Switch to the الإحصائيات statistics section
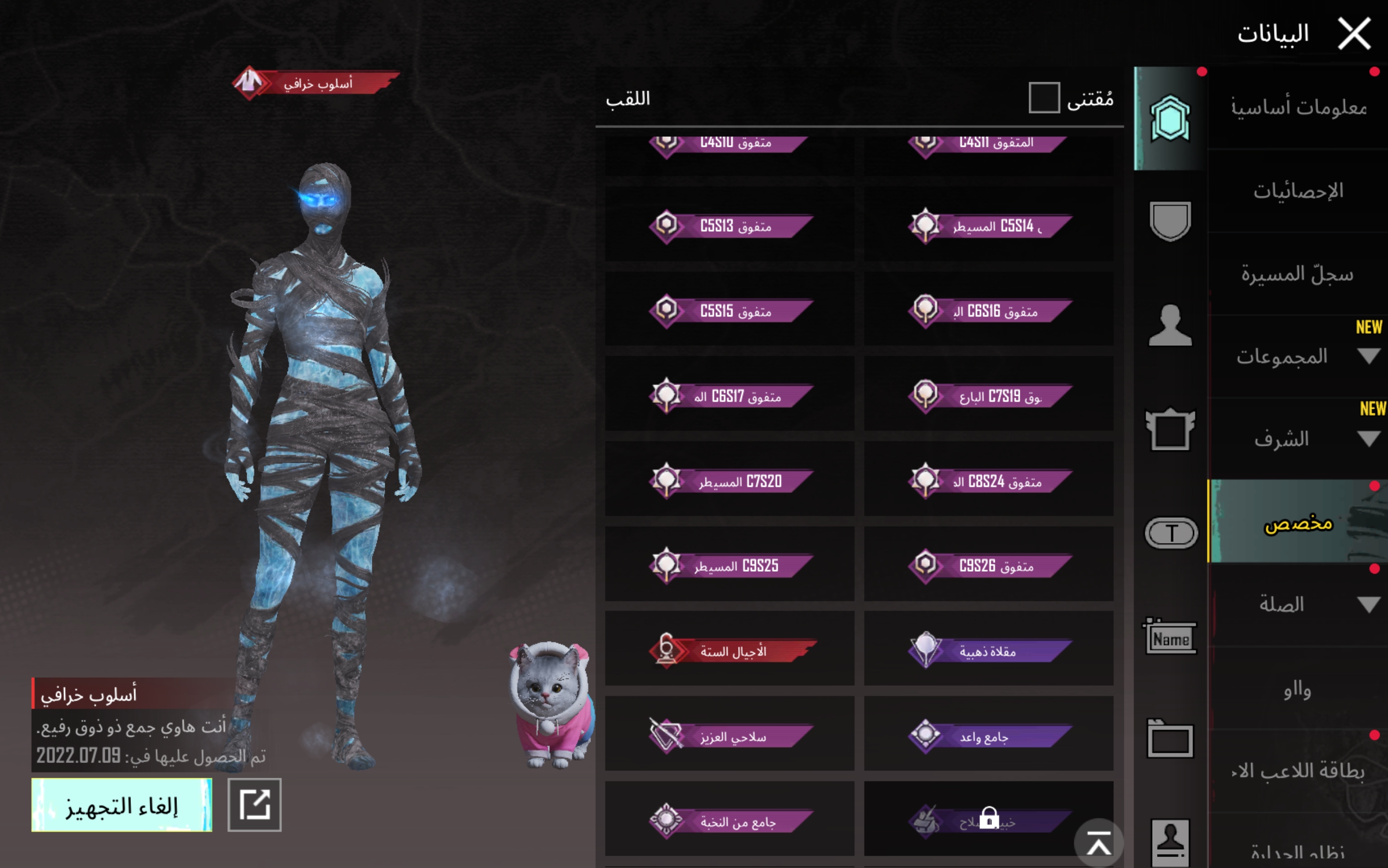 click(x=1298, y=191)
